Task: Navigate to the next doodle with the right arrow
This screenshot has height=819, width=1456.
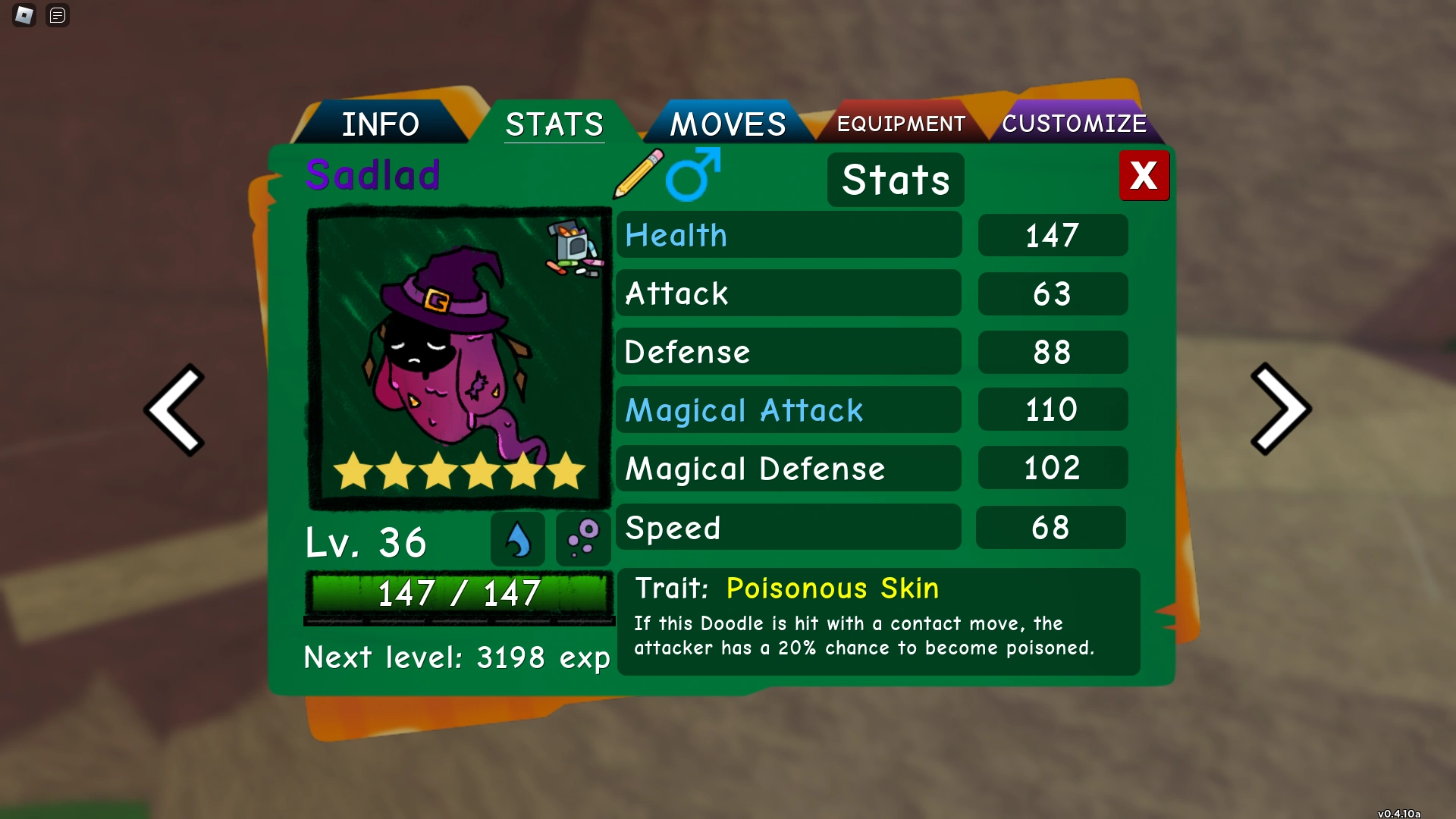Action: click(x=1280, y=409)
